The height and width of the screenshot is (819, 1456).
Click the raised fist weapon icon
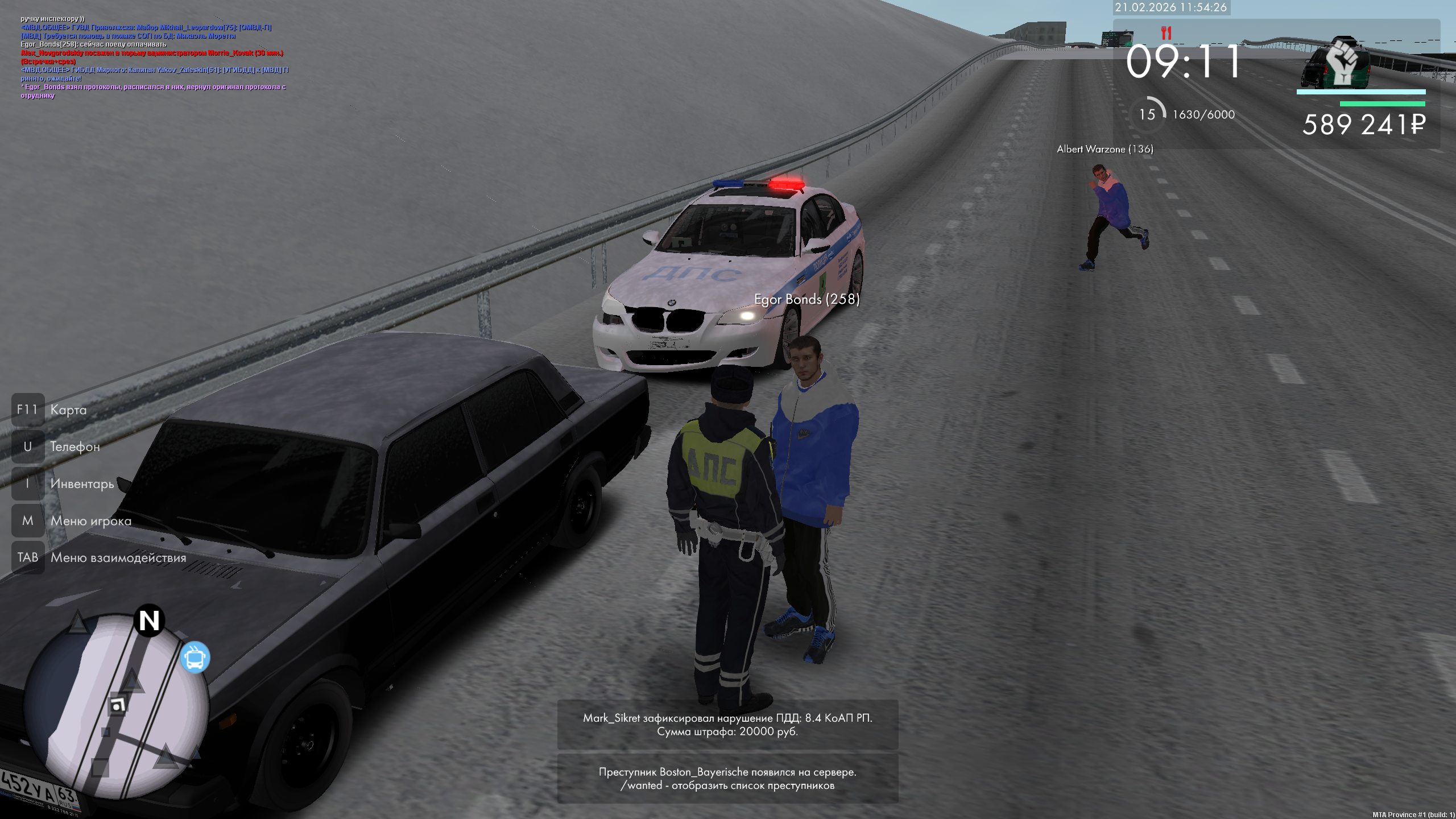[1343, 62]
